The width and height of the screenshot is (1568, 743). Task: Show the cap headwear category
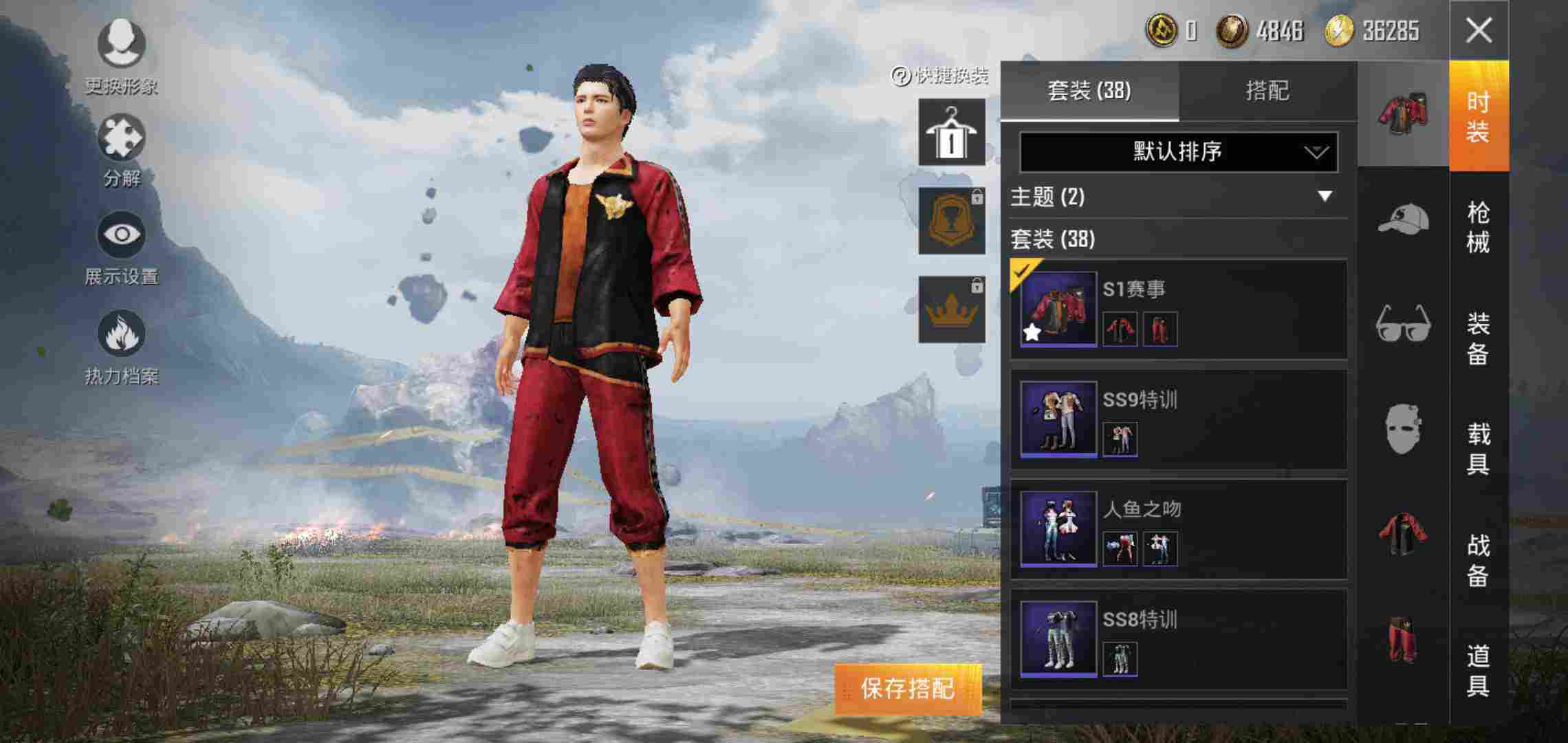tap(1403, 220)
